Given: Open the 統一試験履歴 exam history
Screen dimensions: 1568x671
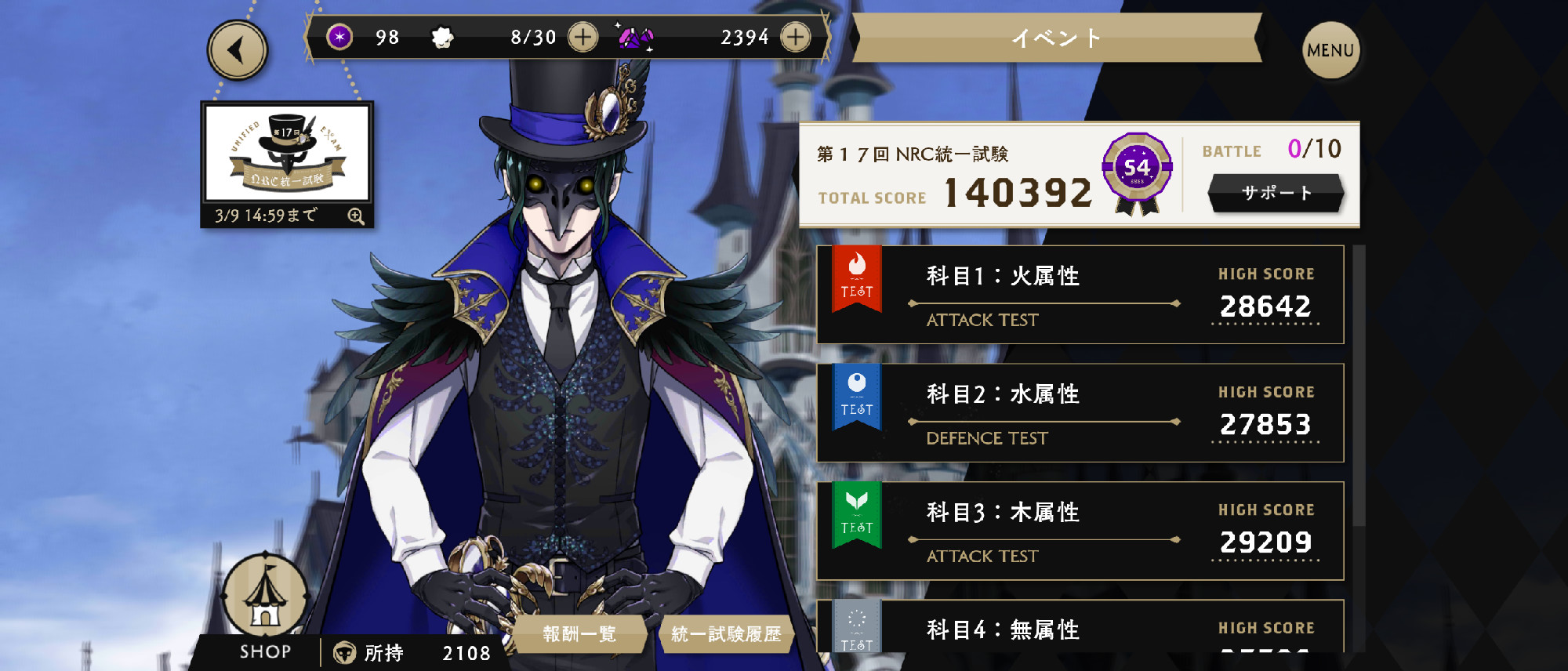Looking at the screenshot, I should pos(726,634).
